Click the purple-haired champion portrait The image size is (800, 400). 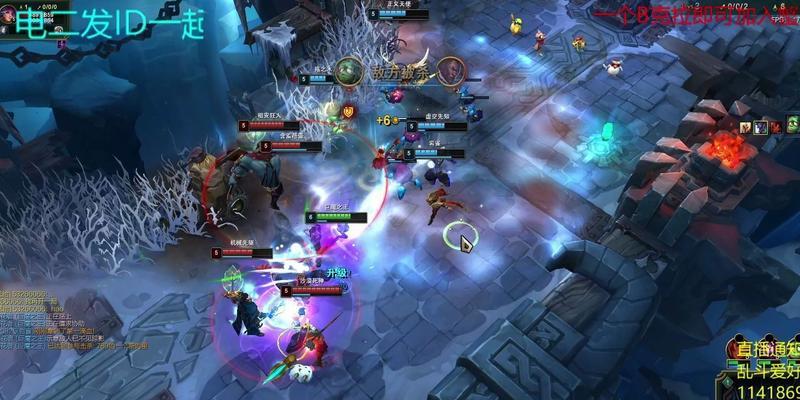[450, 71]
